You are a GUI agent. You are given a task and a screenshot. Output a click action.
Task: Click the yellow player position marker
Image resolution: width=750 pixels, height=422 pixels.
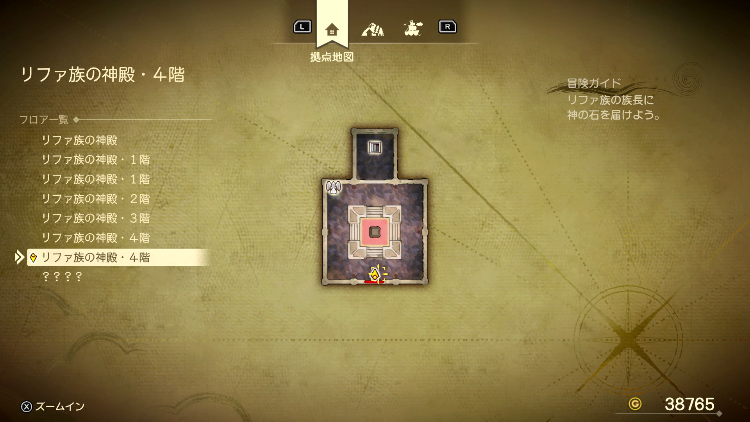pyautogui.click(x=375, y=274)
